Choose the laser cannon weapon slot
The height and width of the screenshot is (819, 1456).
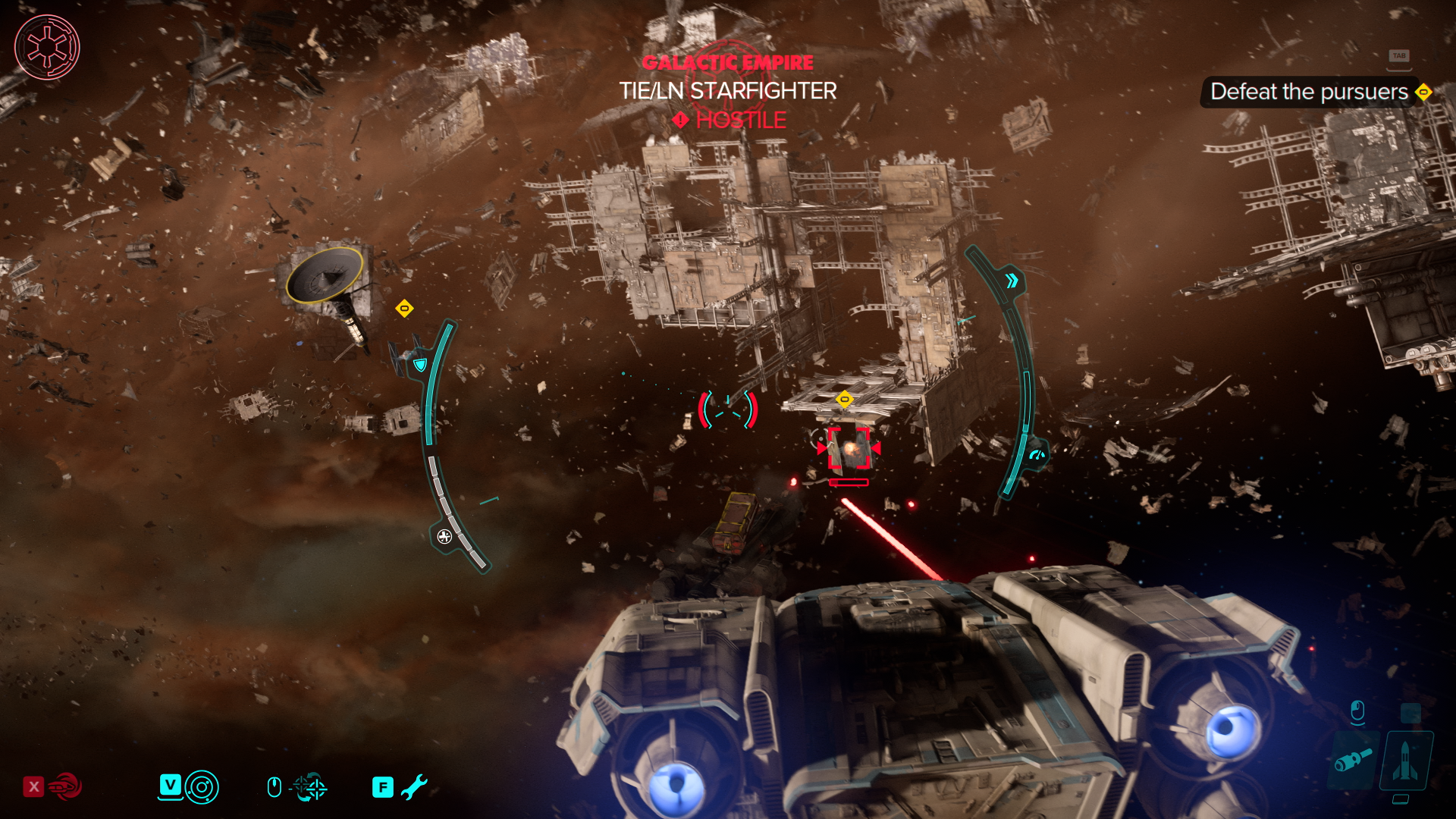[1354, 759]
